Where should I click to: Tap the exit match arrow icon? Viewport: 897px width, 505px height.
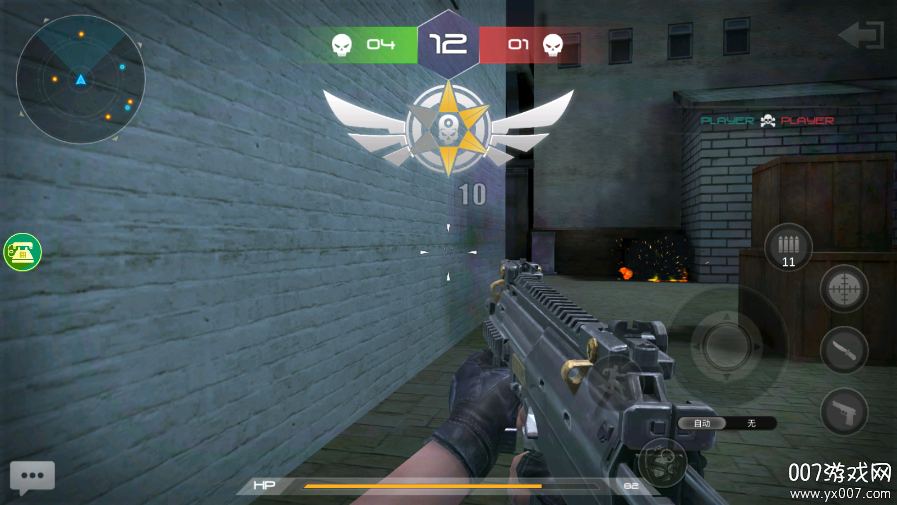point(860,35)
